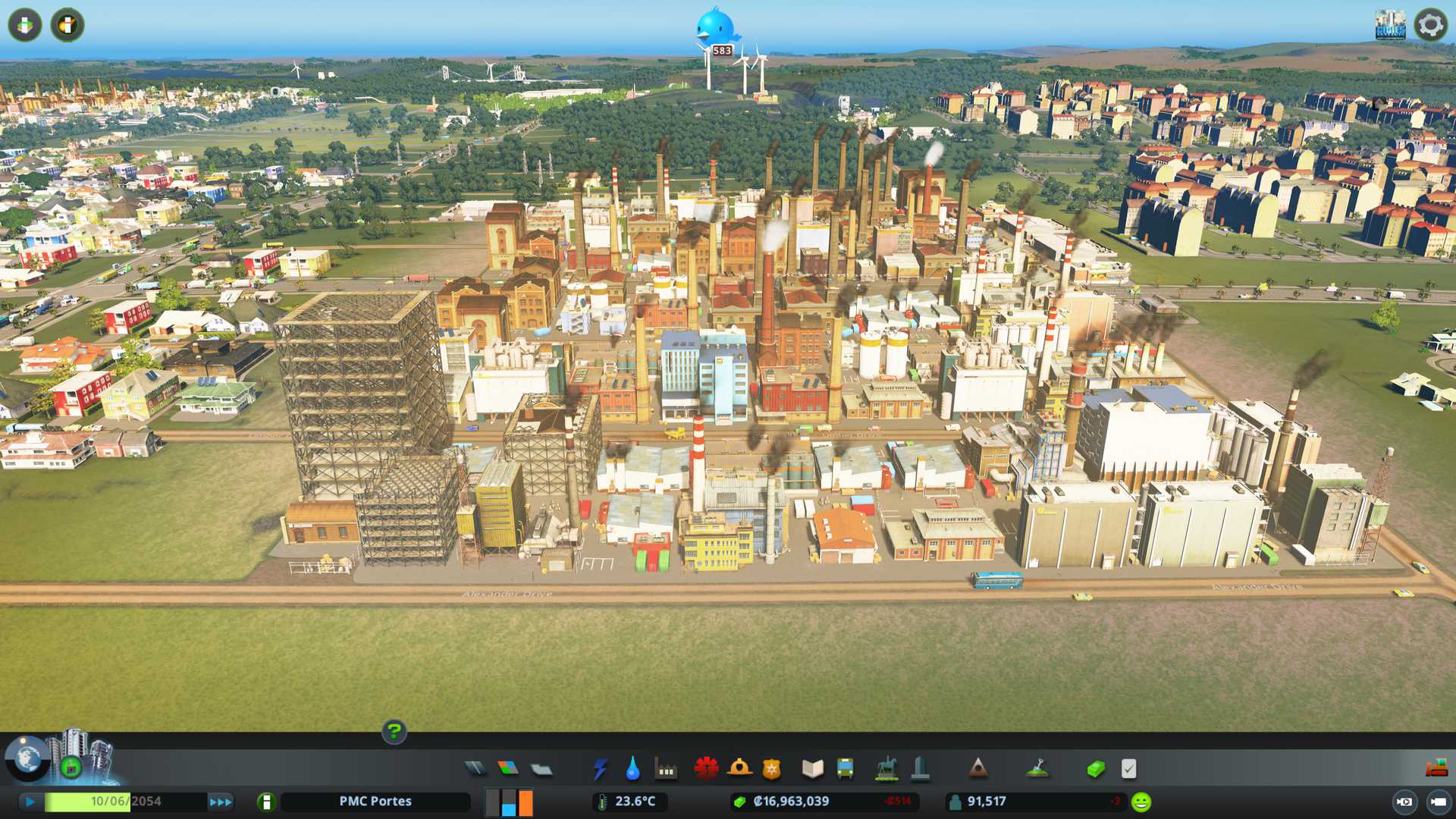The width and height of the screenshot is (1456, 819).
Task: Choose the Healthcare services menu
Action: coord(706,769)
